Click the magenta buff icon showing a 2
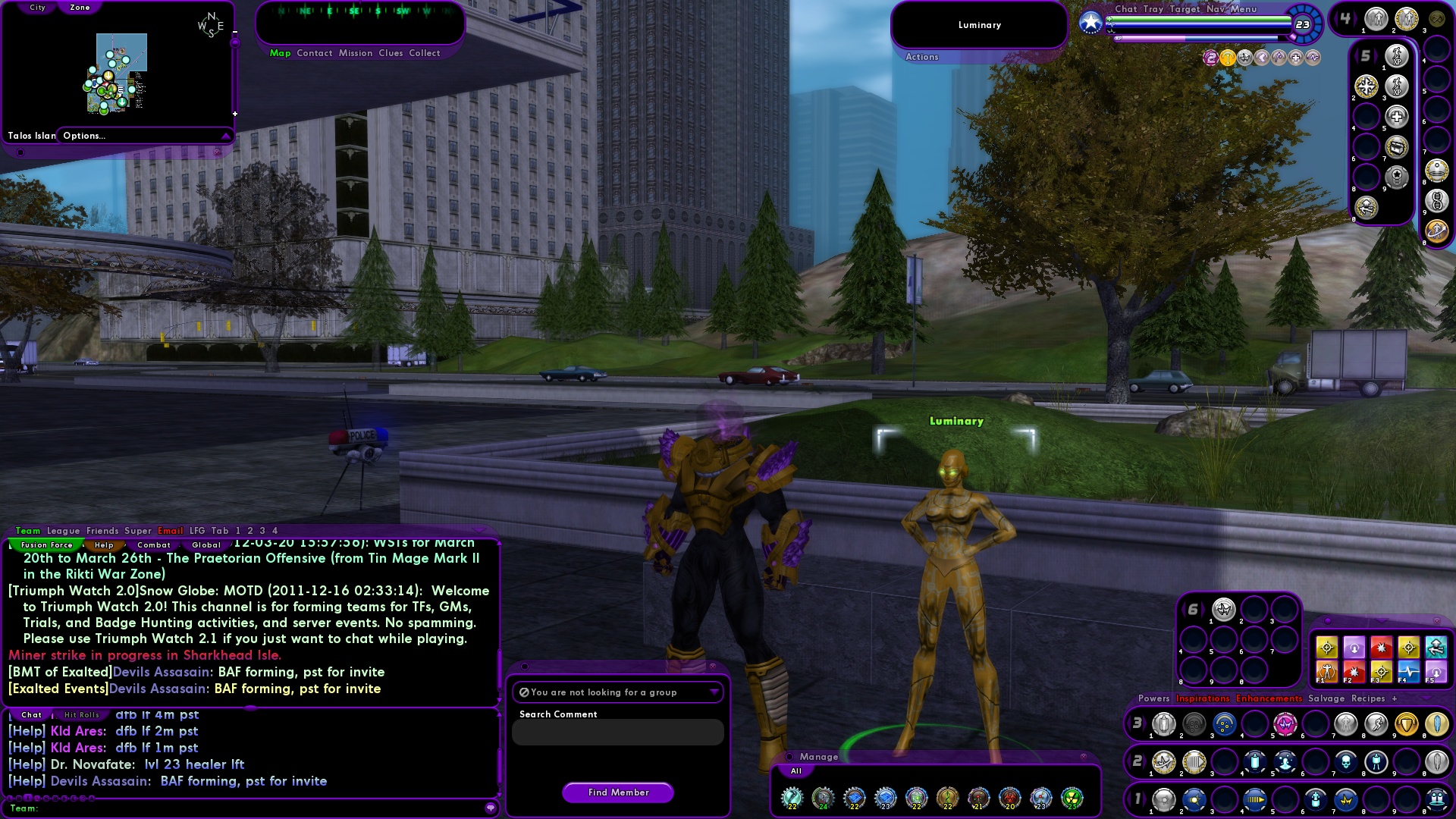1456x819 pixels. click(1212, 56)
